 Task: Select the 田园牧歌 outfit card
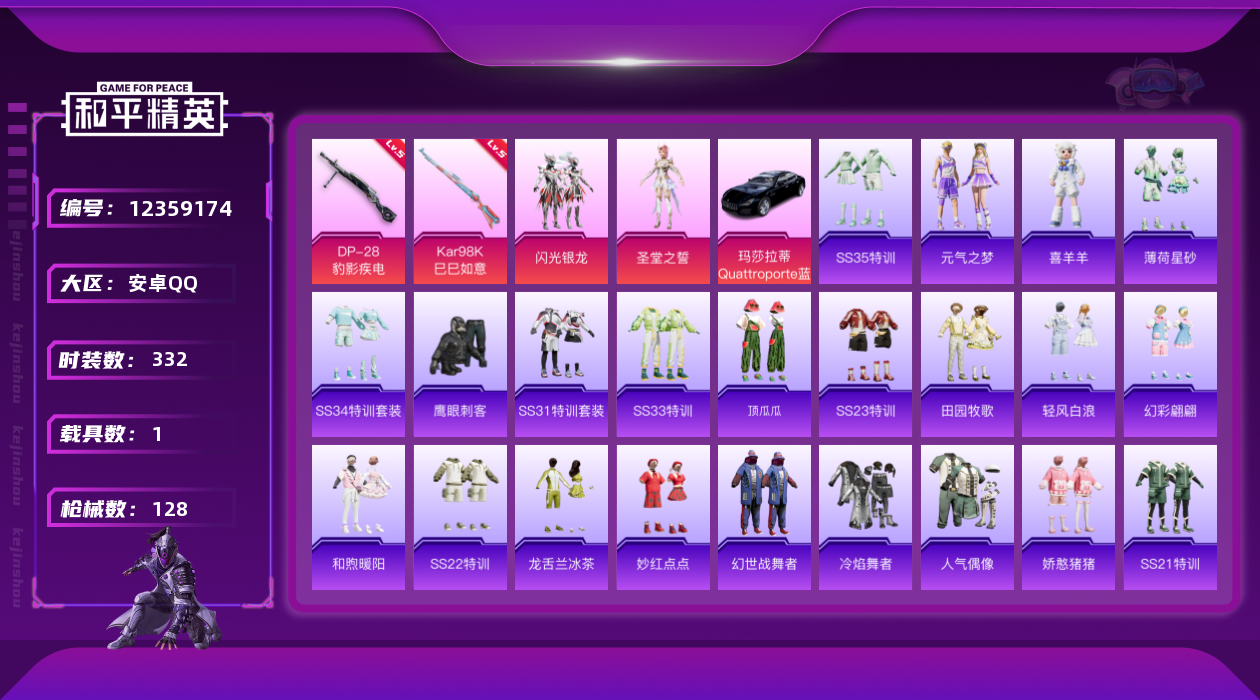pos(967,363)
